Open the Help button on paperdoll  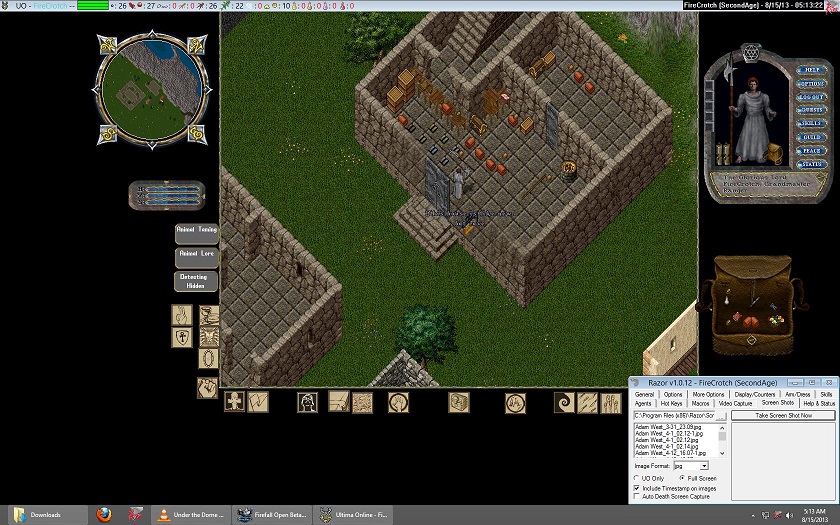click(x=811, y=70)
